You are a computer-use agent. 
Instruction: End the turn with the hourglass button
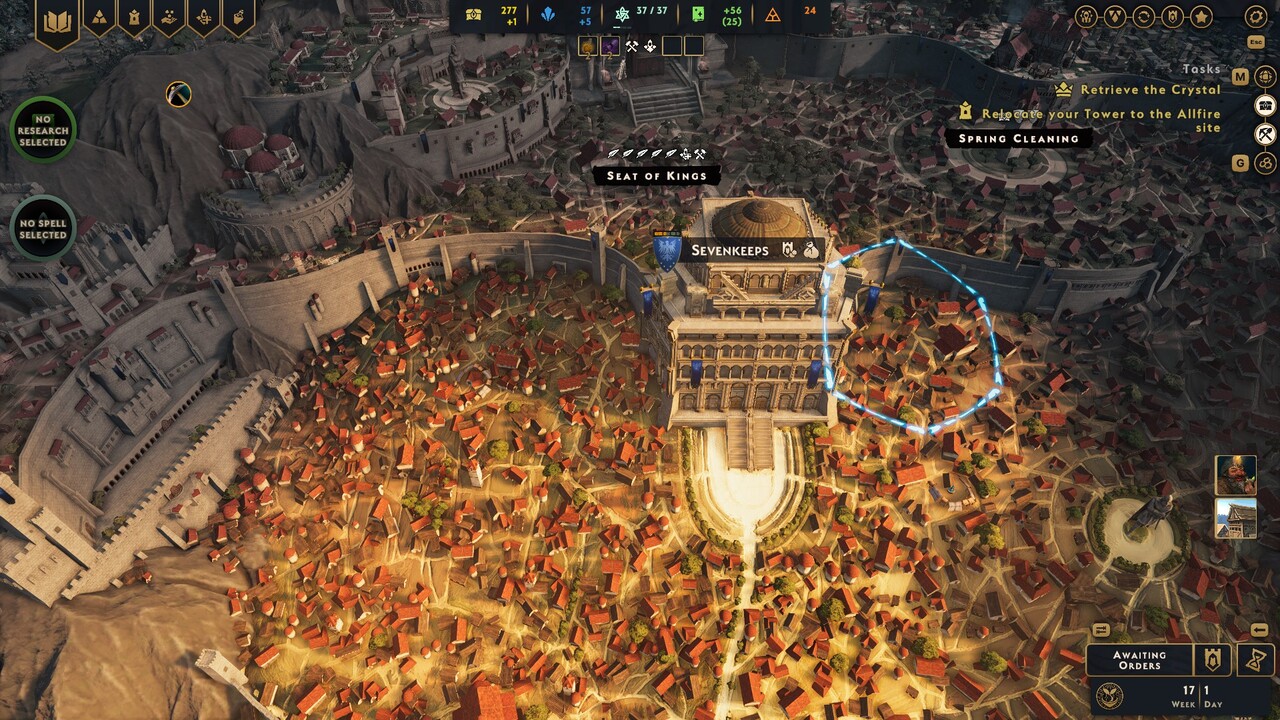click(x=1255, y=660)
